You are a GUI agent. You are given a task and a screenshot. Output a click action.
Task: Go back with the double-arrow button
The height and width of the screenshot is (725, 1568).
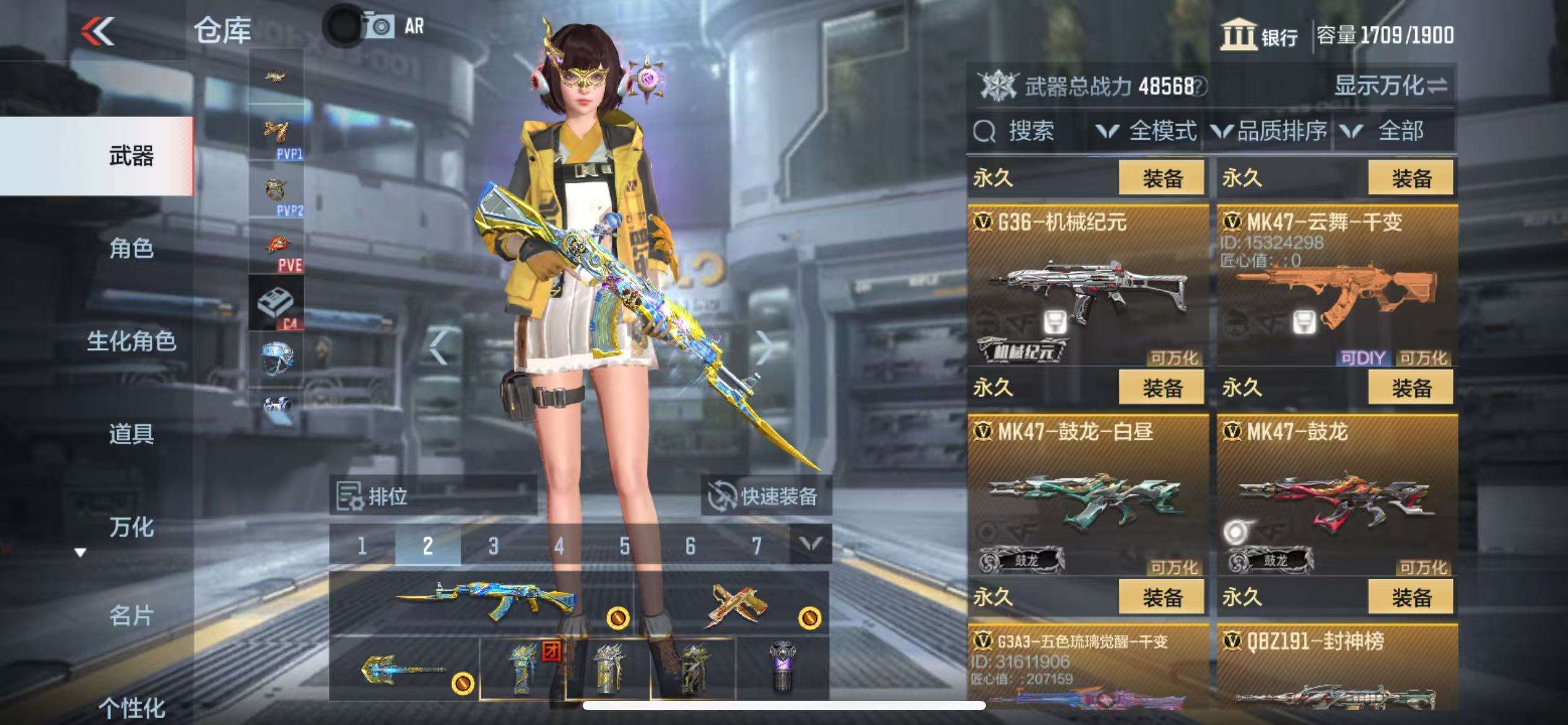click(x=98, y=31)
